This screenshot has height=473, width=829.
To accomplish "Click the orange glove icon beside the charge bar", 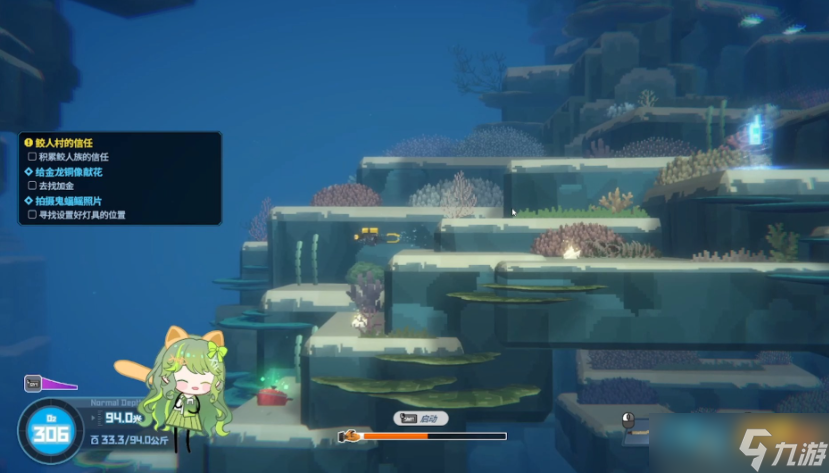I will (350, 436).
